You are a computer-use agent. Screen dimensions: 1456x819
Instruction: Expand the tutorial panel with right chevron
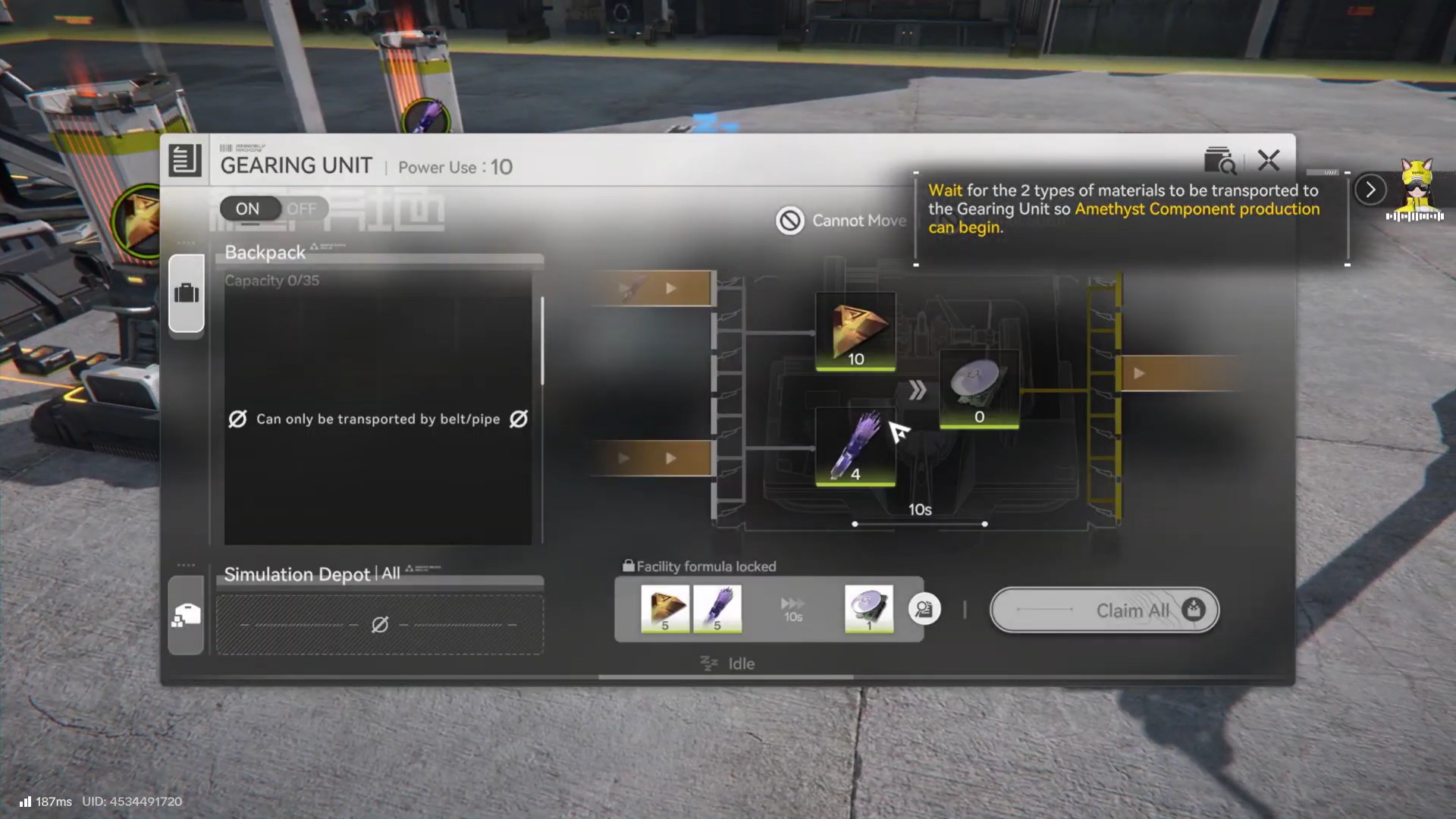[1369, 190]
